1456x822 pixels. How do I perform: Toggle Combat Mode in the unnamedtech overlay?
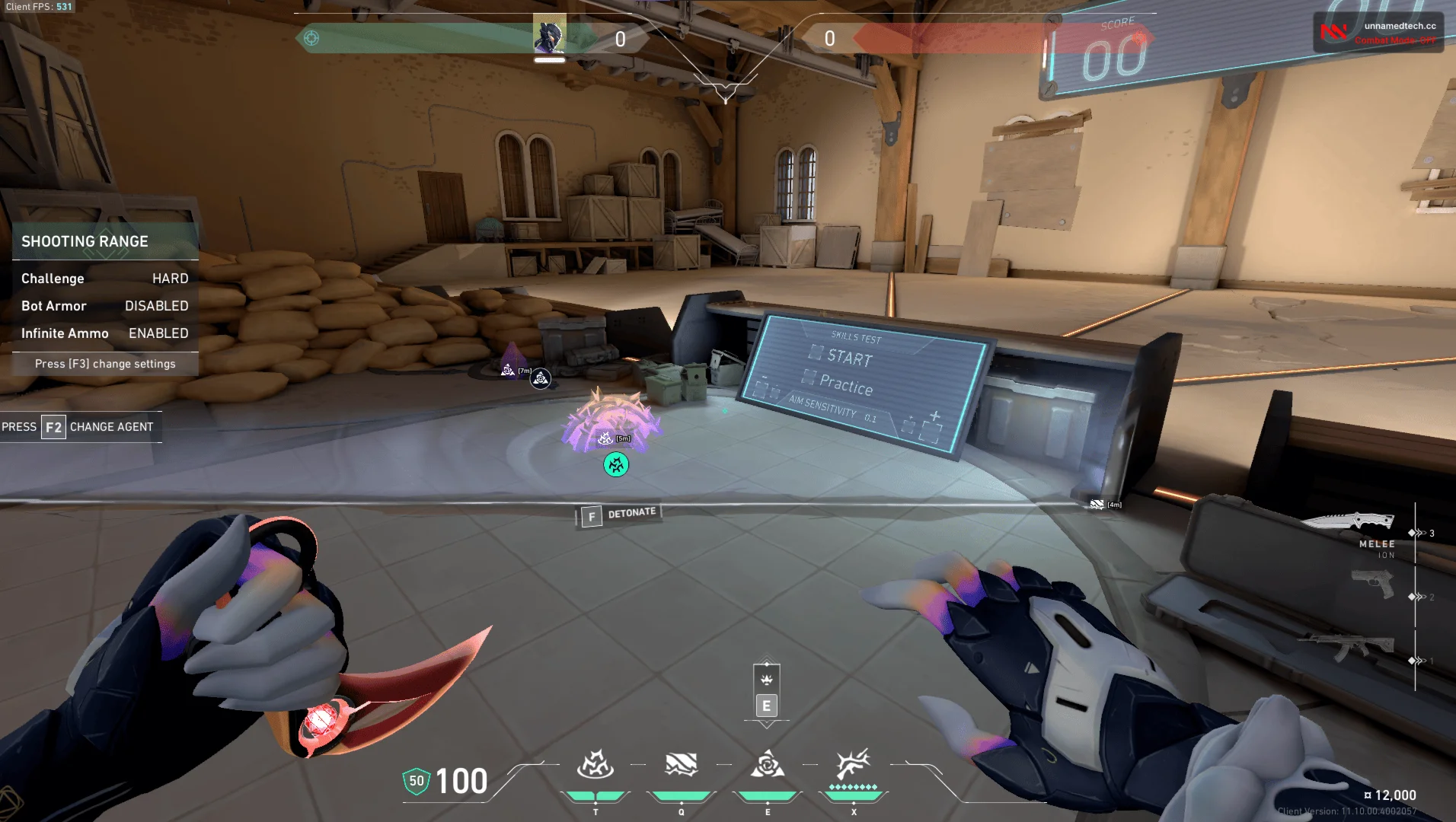tap(1395, 40)
